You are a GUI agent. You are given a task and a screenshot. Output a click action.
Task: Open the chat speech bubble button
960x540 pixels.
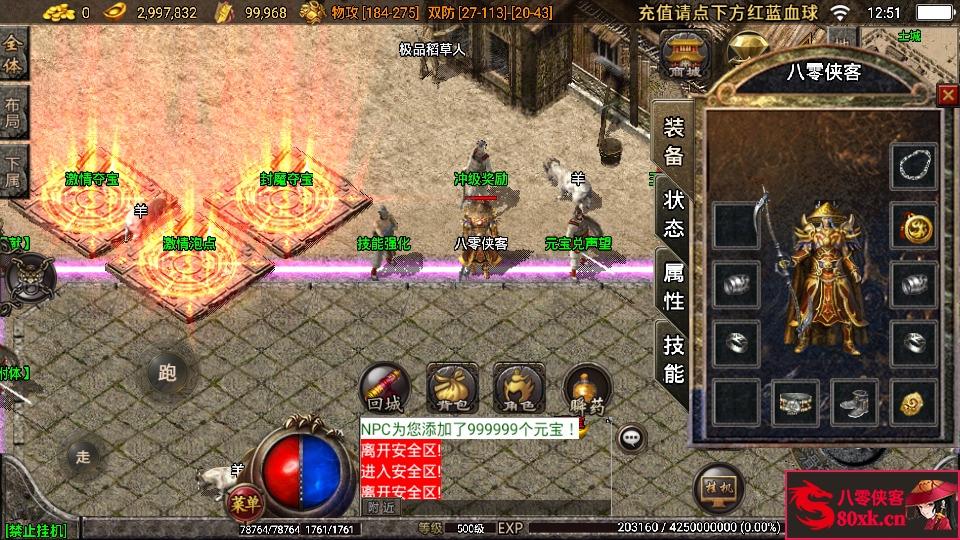[630, 437]
